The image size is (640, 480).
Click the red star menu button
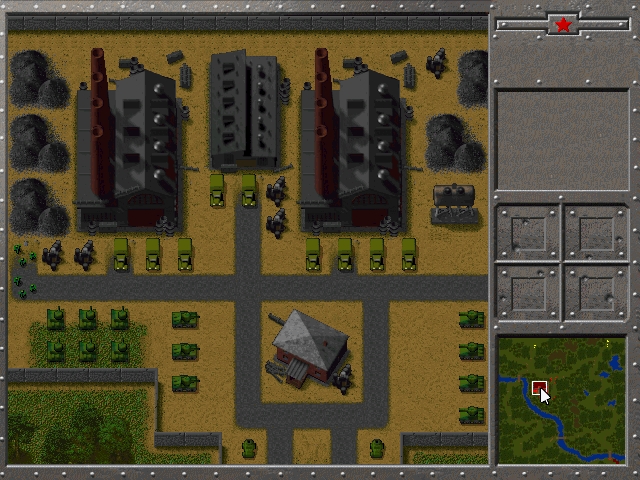[x=563, y=24]
